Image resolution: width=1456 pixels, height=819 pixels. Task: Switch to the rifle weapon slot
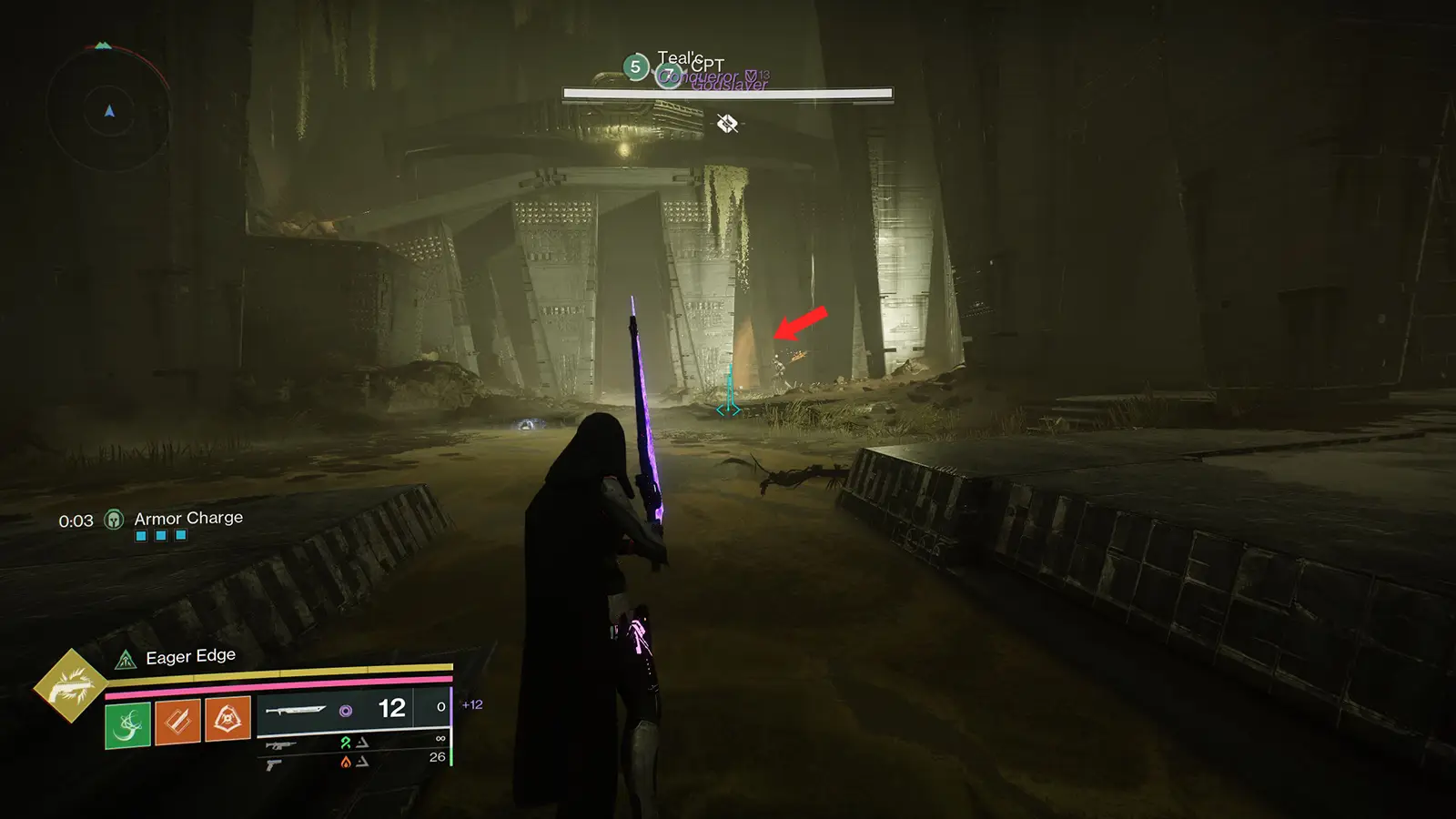tap(280, 745)
